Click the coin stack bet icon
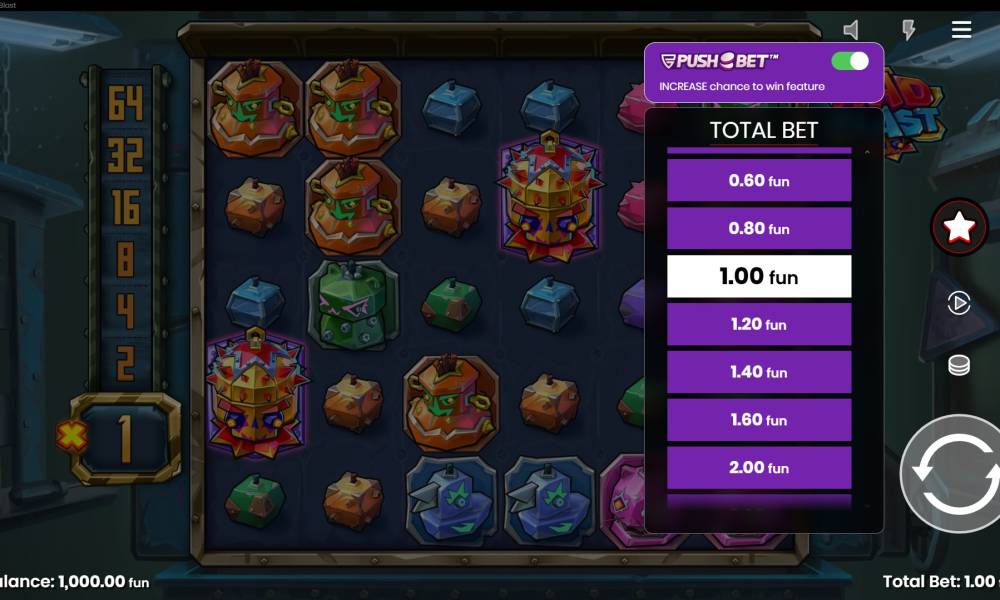Image resolution: width=1000 pixels, height=600 pixels. (x=958, y=366)
